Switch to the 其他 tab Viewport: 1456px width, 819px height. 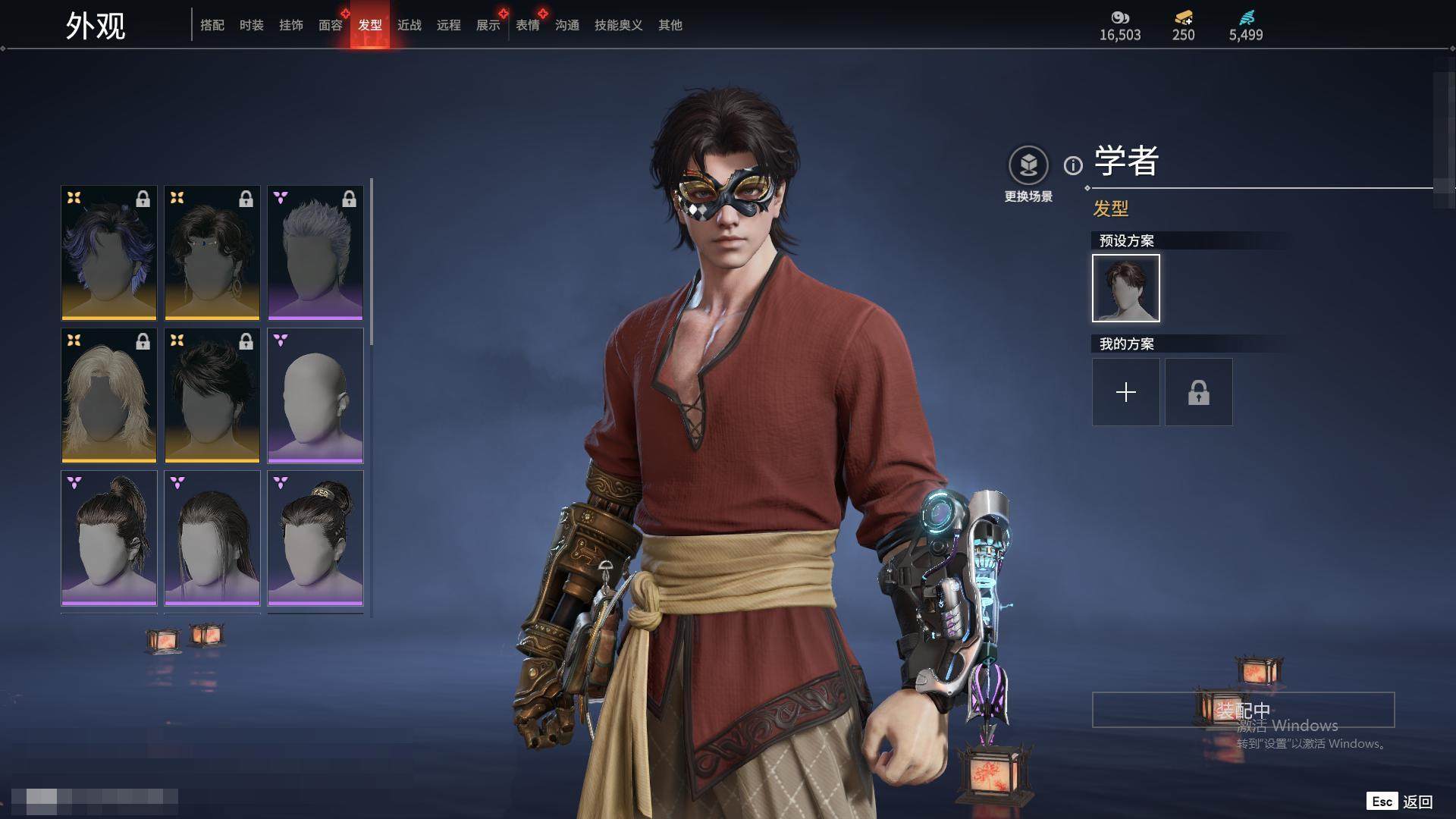coord(670,25)
